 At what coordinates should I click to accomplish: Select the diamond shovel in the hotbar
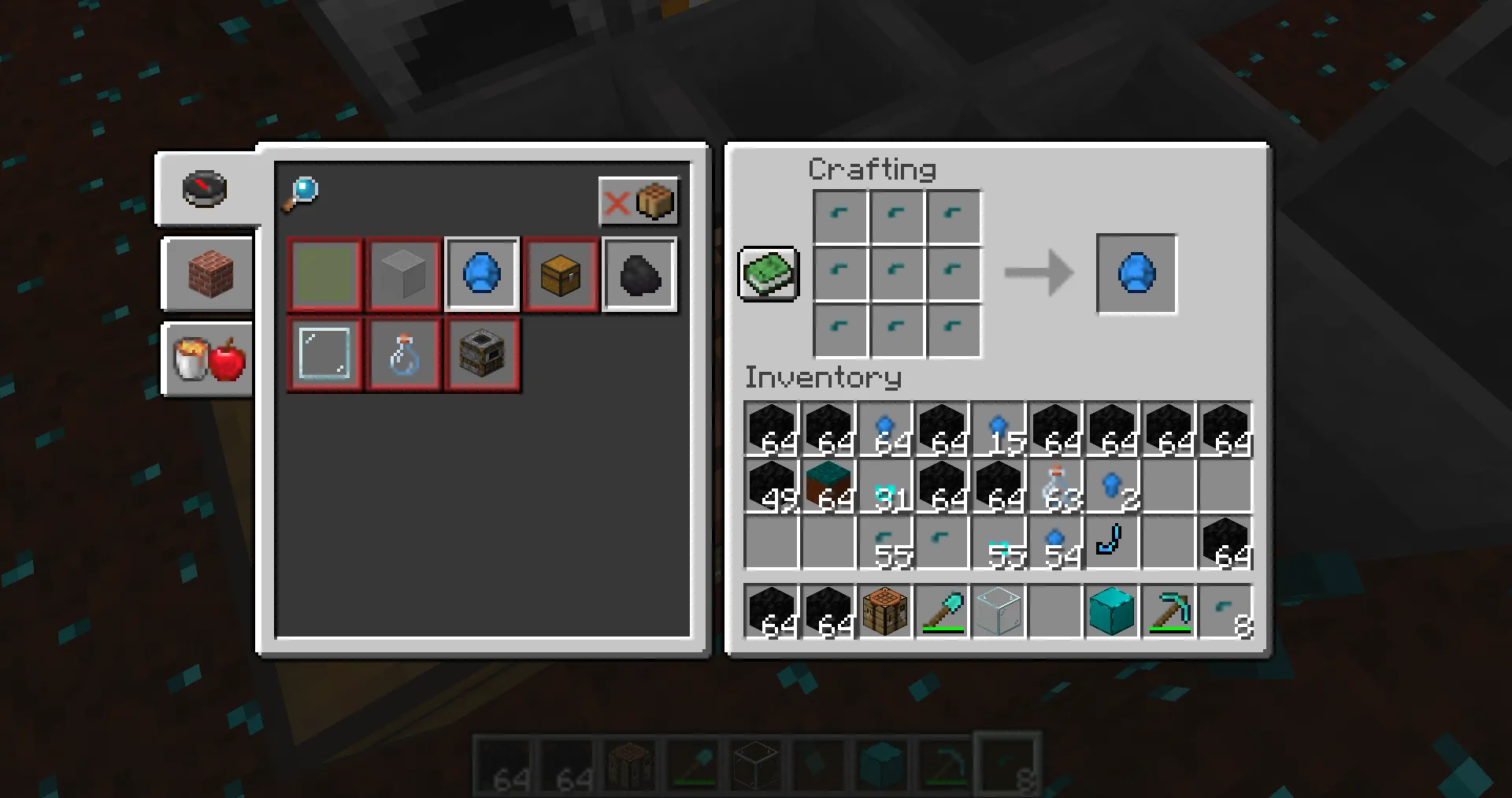click(942, 612)
